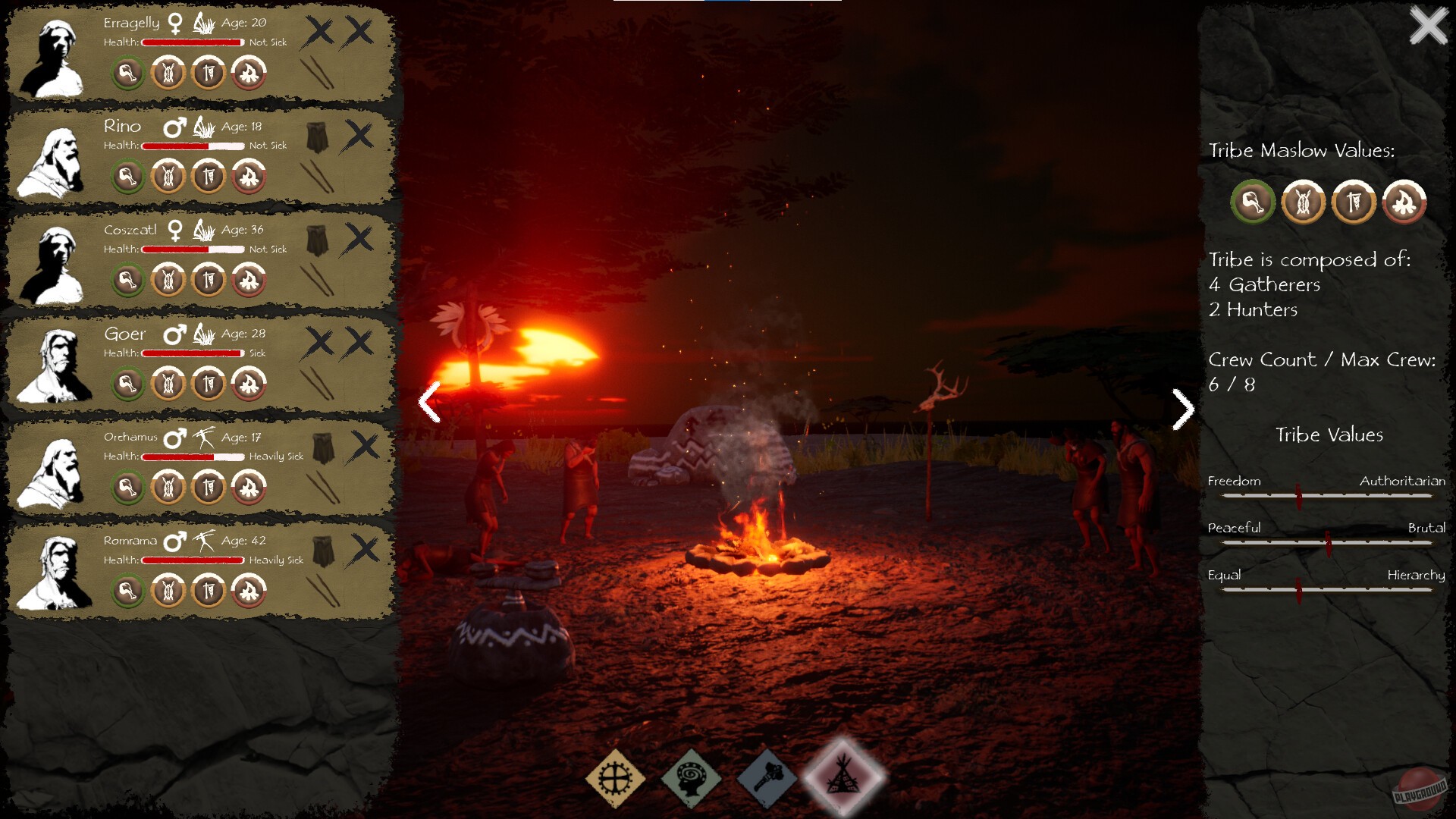Click the Tribe Values heading
The image size is (1456, 819).
[1329, 435]
